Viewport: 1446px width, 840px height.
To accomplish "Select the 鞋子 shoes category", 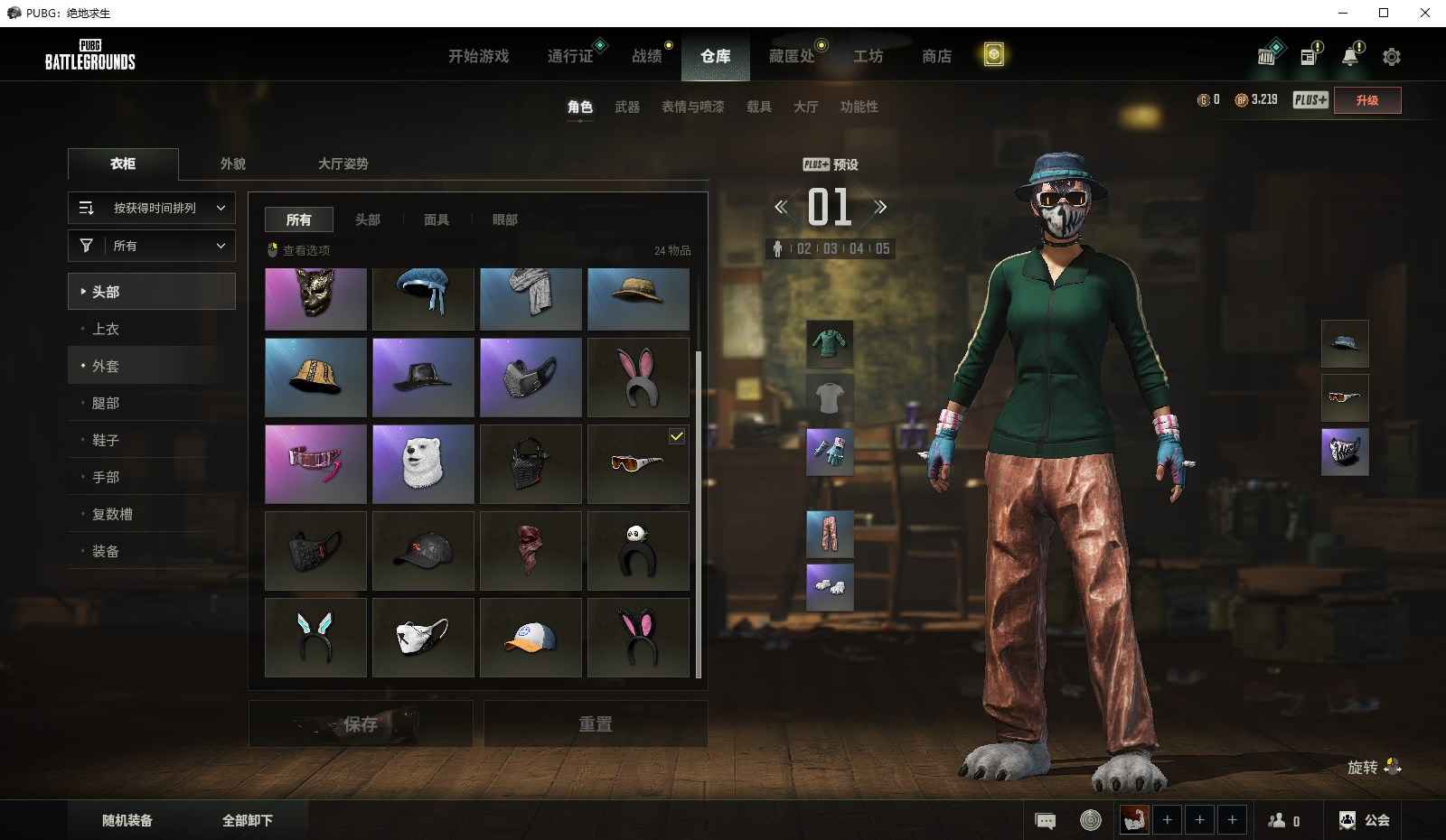I will click(106, 440).
